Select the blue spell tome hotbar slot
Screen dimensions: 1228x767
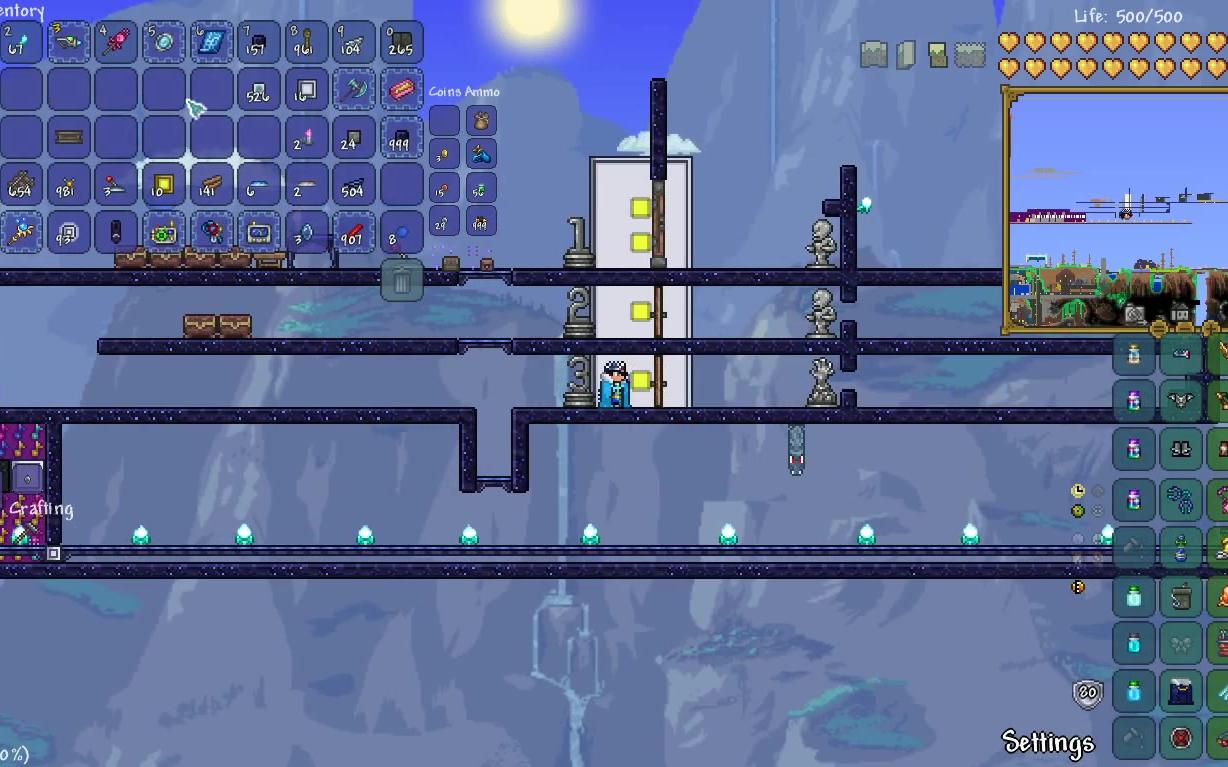pos(212,42)
